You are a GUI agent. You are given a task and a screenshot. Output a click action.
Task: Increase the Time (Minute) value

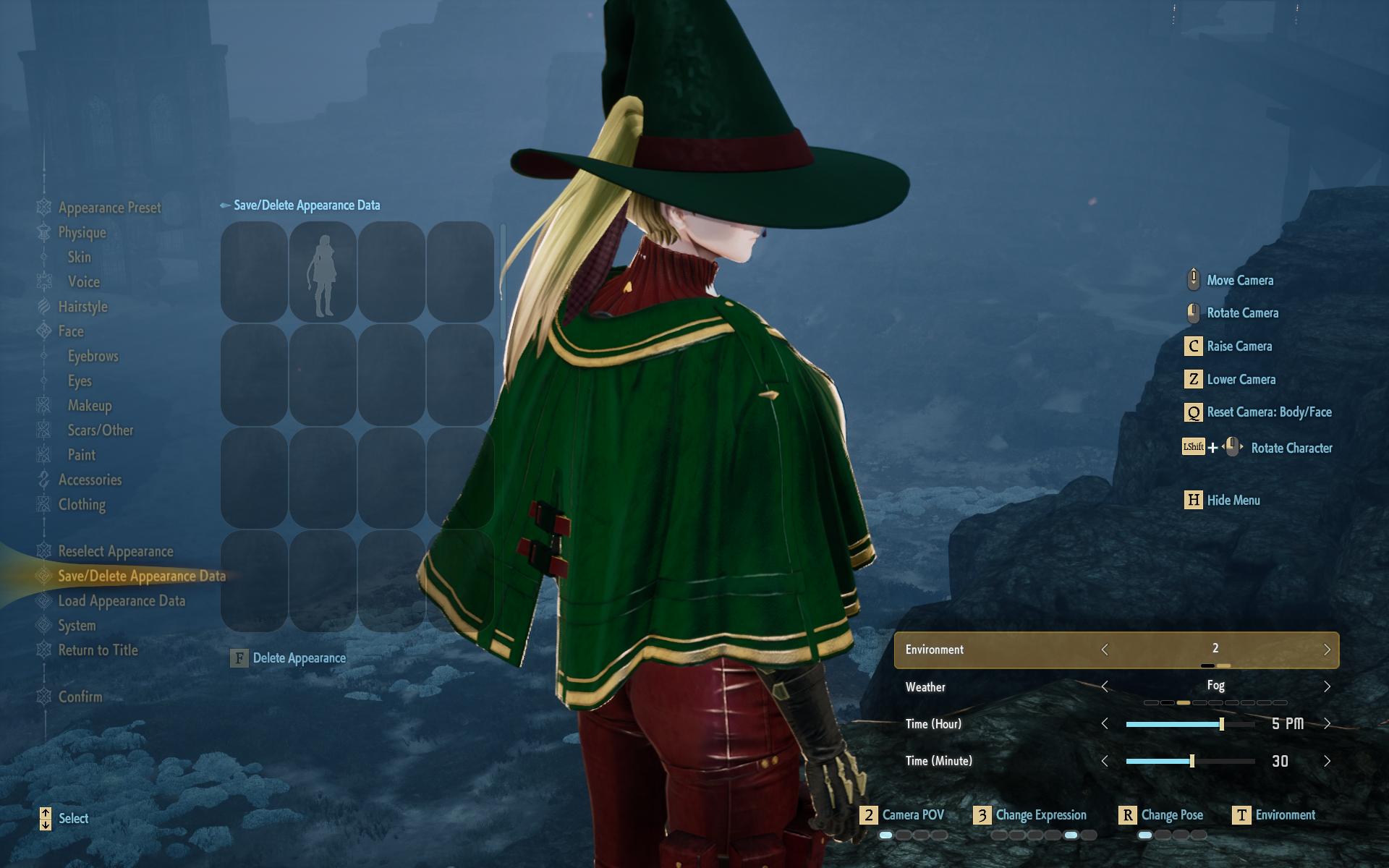(1327, 761)
